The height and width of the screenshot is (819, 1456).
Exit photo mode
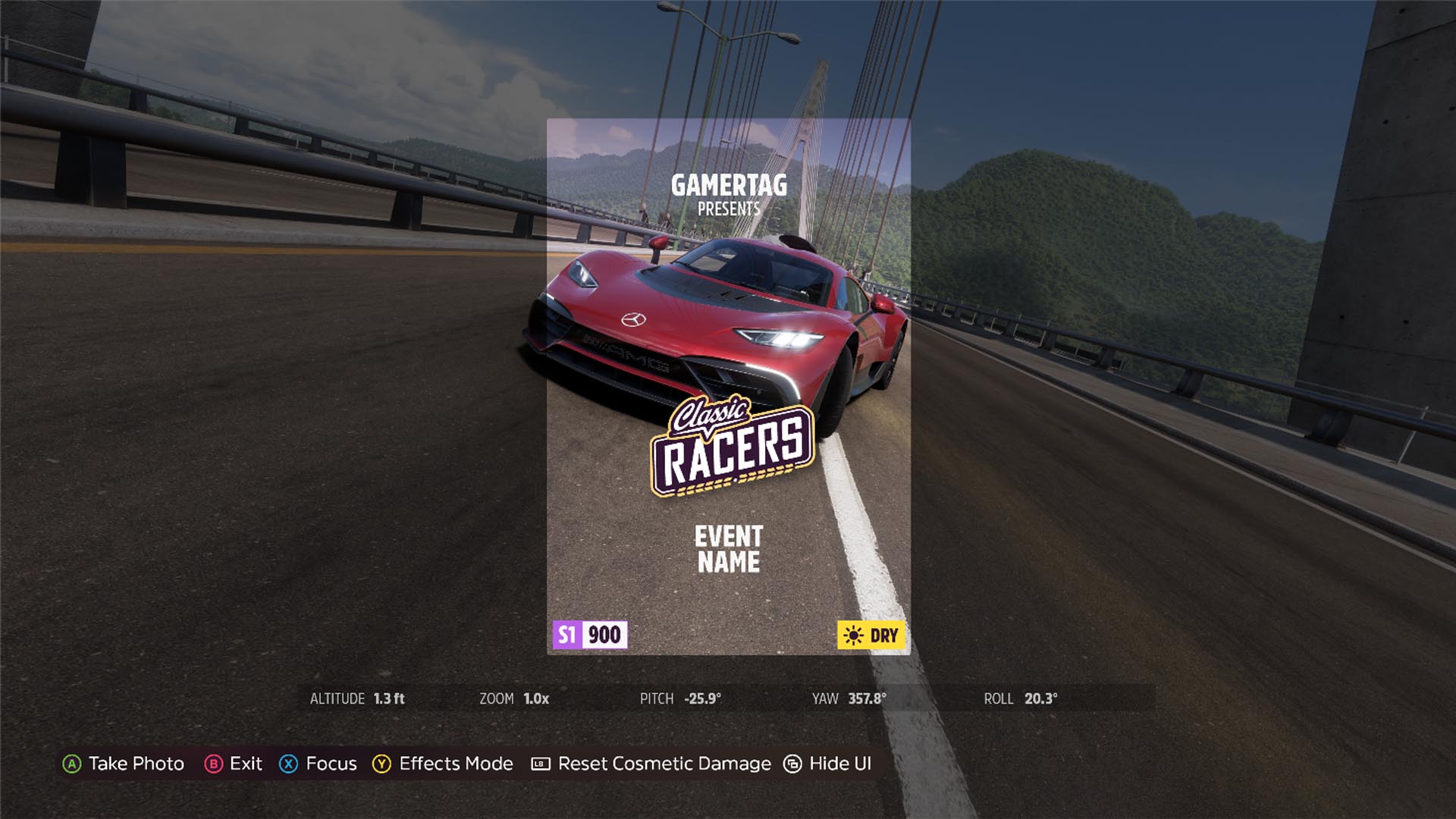(234, 764)
